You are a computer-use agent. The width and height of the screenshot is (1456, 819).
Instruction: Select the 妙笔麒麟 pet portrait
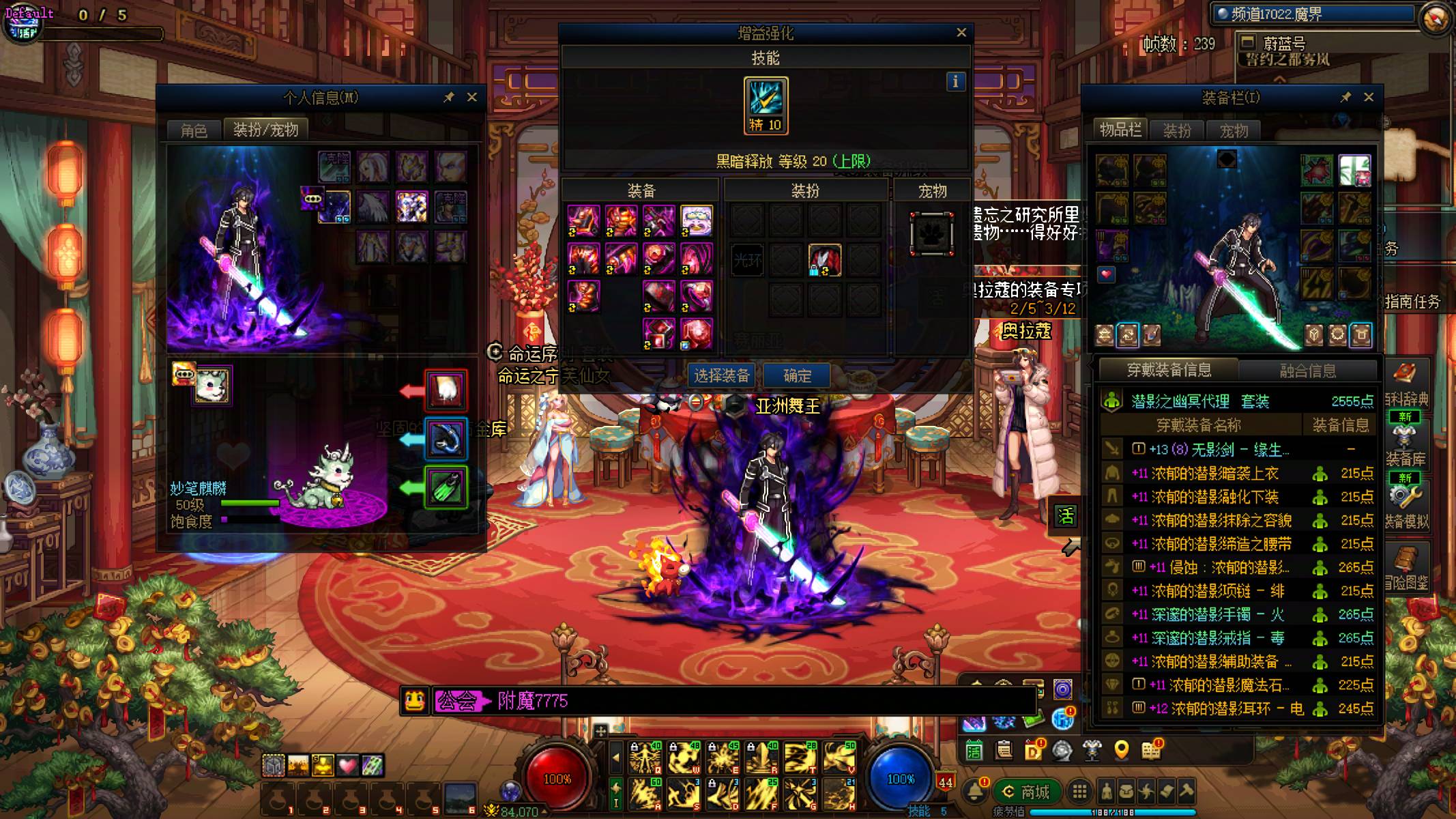coord(212,385)
